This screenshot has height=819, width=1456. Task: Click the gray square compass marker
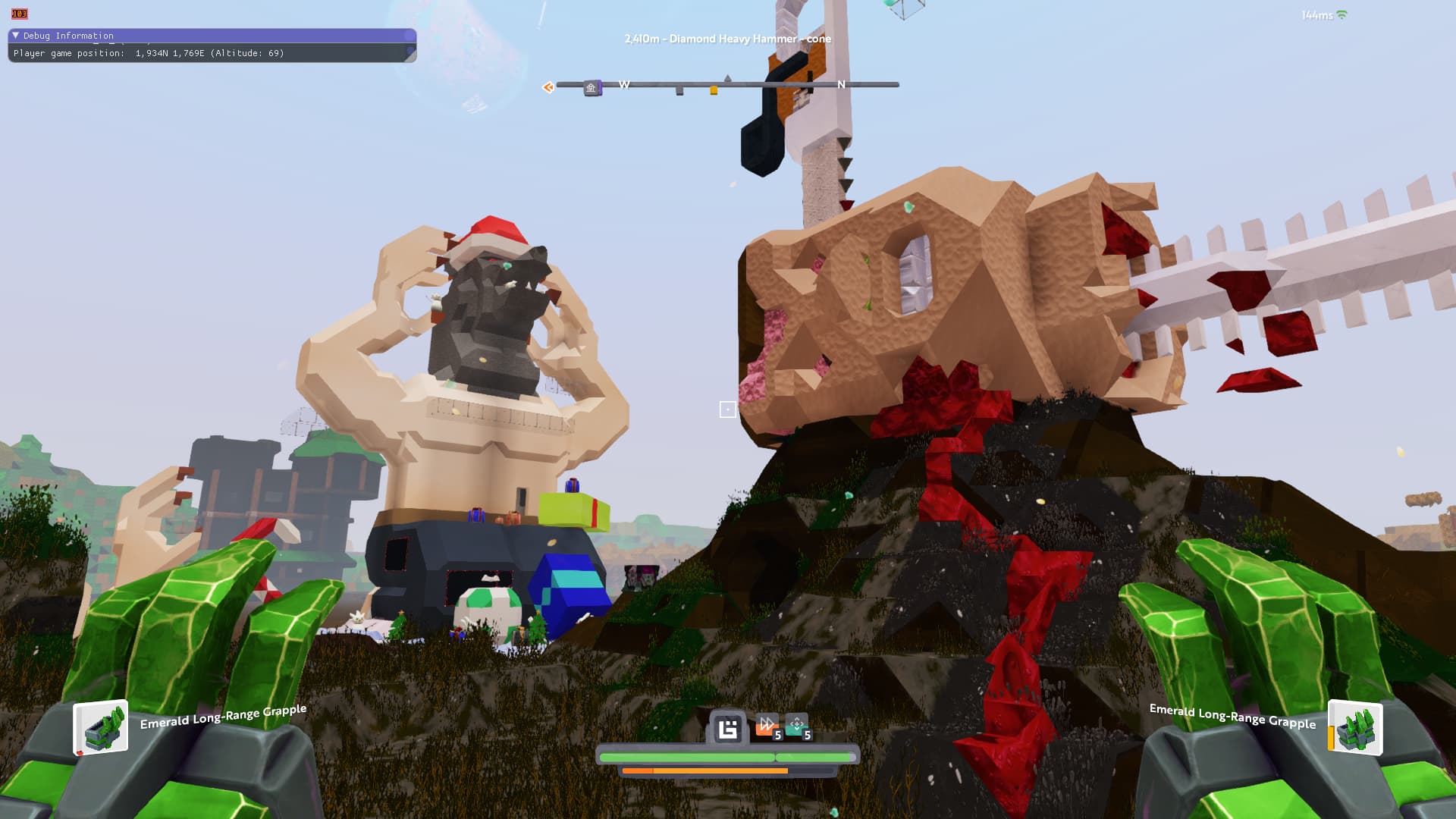coord(679,91)
